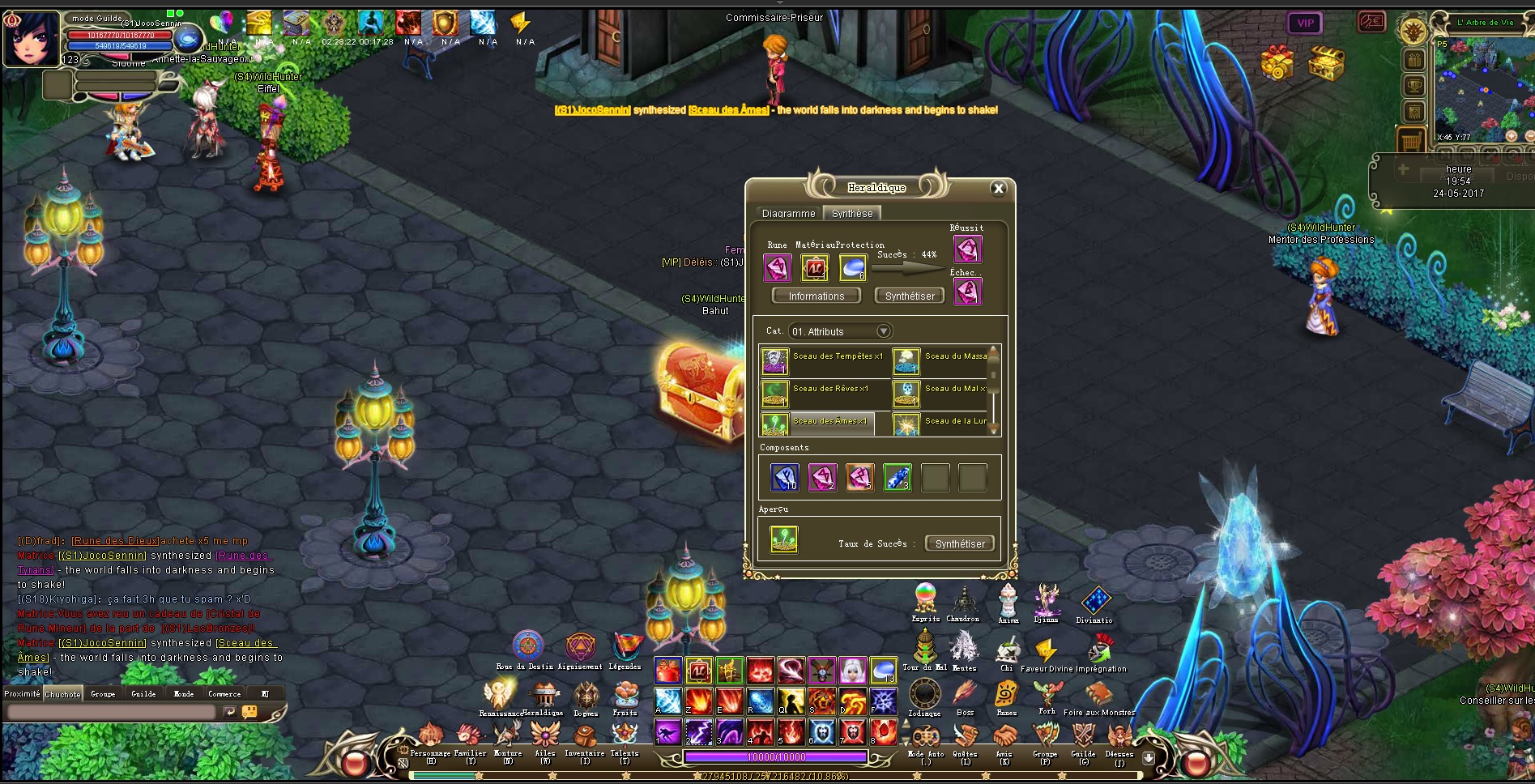The height and width of the screenshot is (784, 1535).
Task: Click Synthétiser beside the Informations button
Action: tap(910, 296)
